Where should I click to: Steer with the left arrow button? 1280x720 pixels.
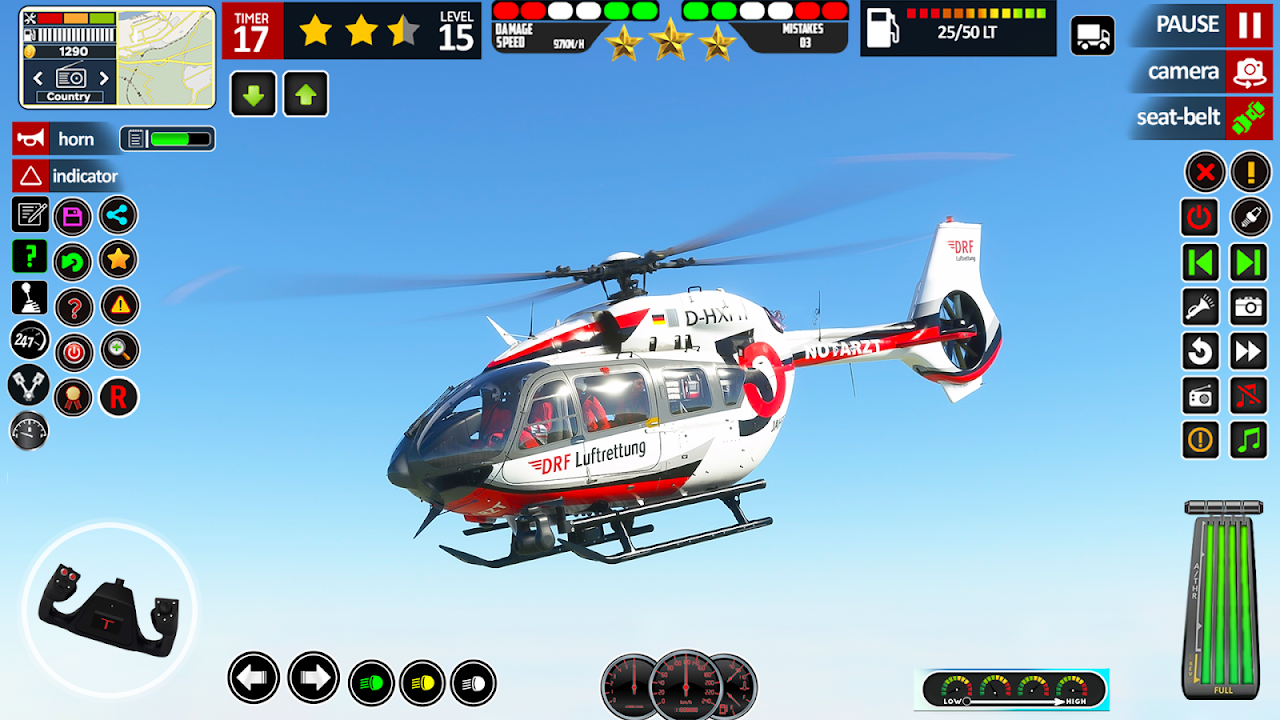pos(253,678)
